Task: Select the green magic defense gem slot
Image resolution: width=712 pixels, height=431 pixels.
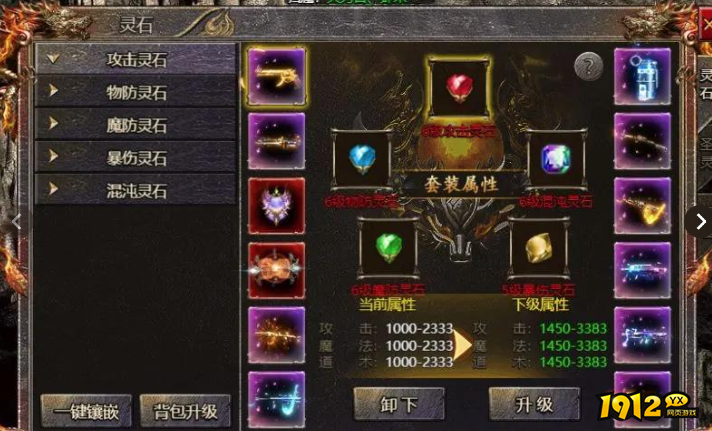Action: (x=388, y=246)
